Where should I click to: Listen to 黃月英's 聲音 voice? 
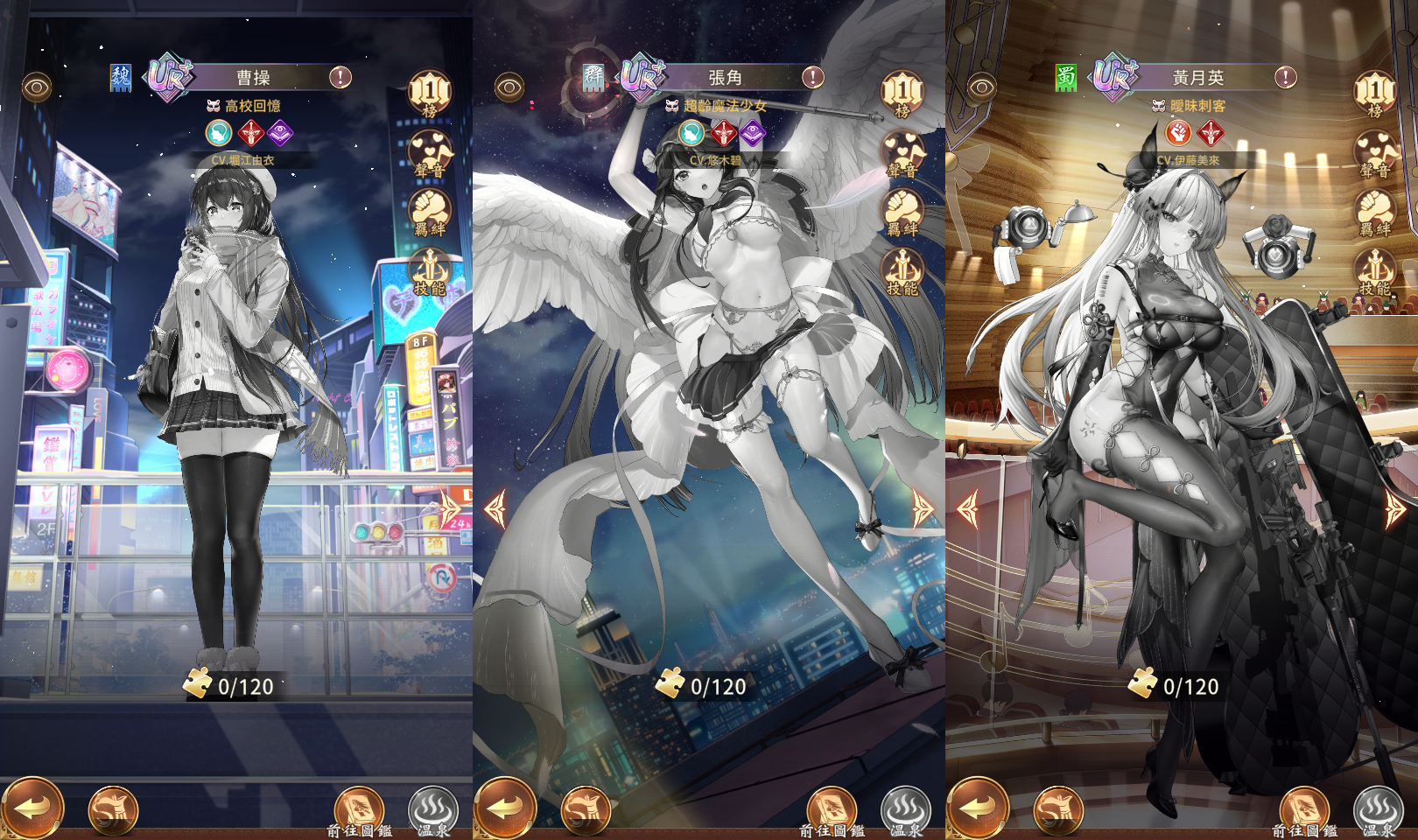pos(1375,154)
